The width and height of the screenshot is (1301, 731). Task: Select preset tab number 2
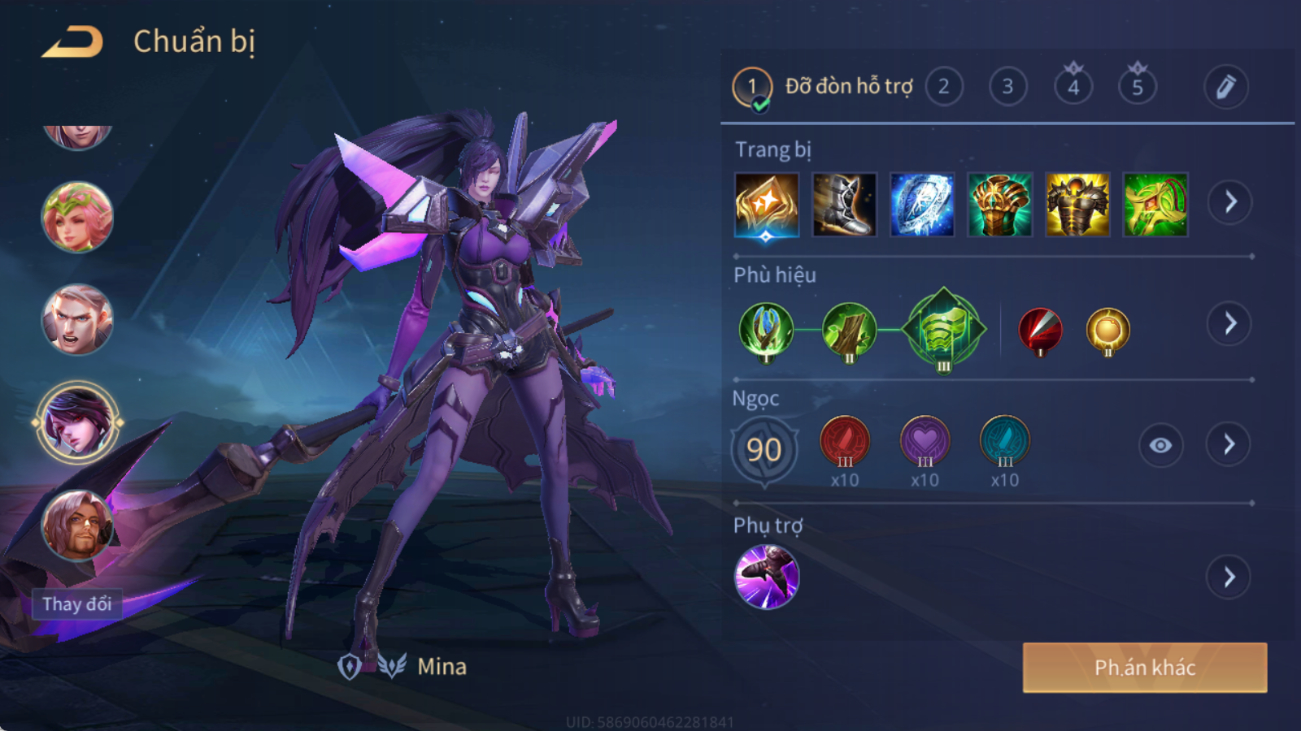click(x=943, y=87)
